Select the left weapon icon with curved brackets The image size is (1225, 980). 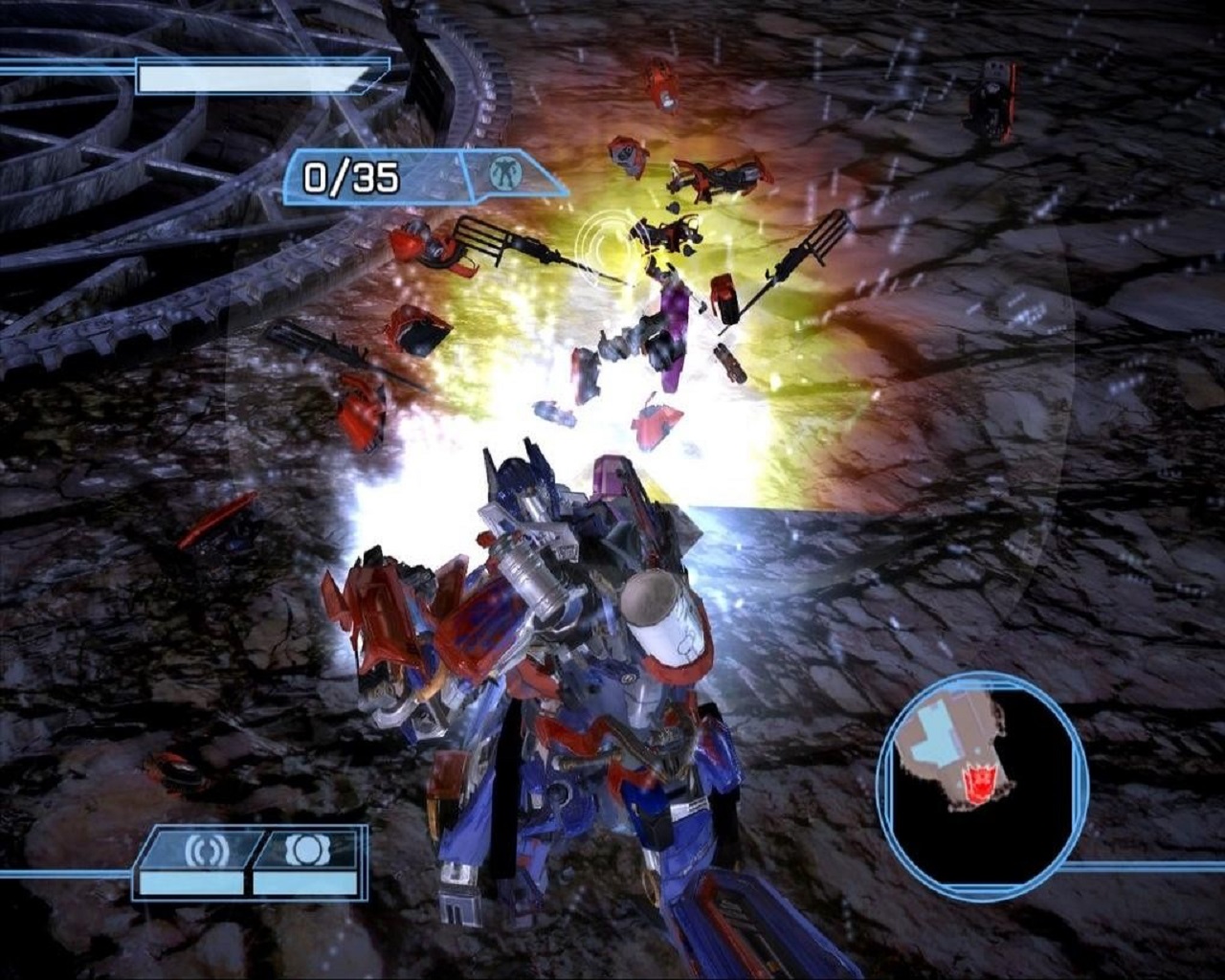tap(201, 848)
